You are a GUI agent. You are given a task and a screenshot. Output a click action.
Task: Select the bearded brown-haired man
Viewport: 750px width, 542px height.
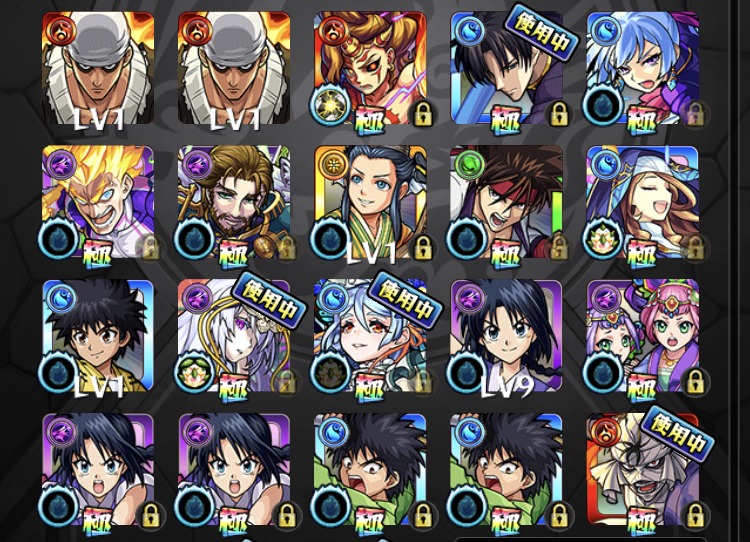234,202
